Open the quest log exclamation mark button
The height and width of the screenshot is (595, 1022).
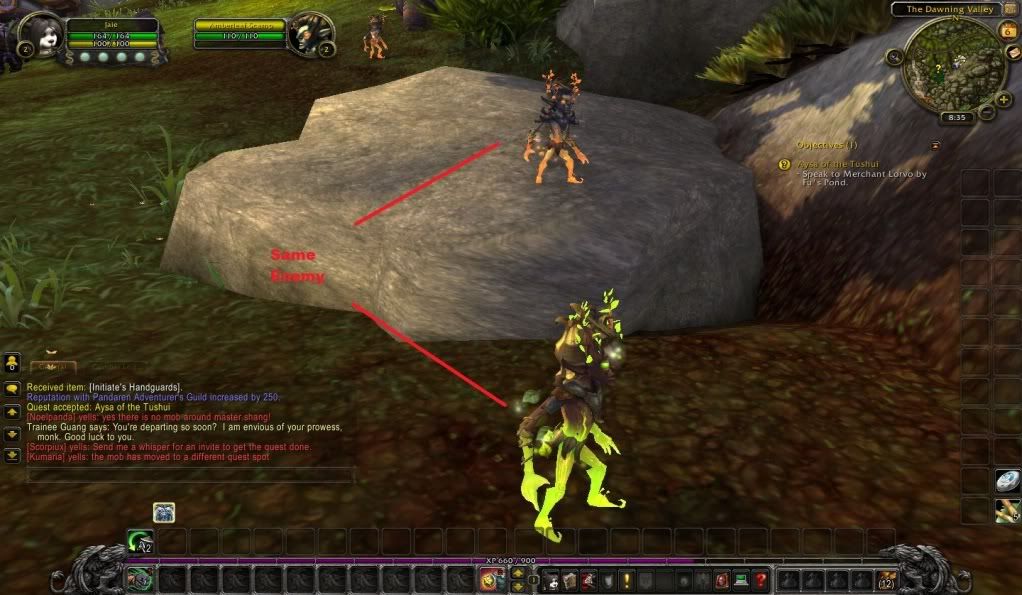[x=626, y=580]
